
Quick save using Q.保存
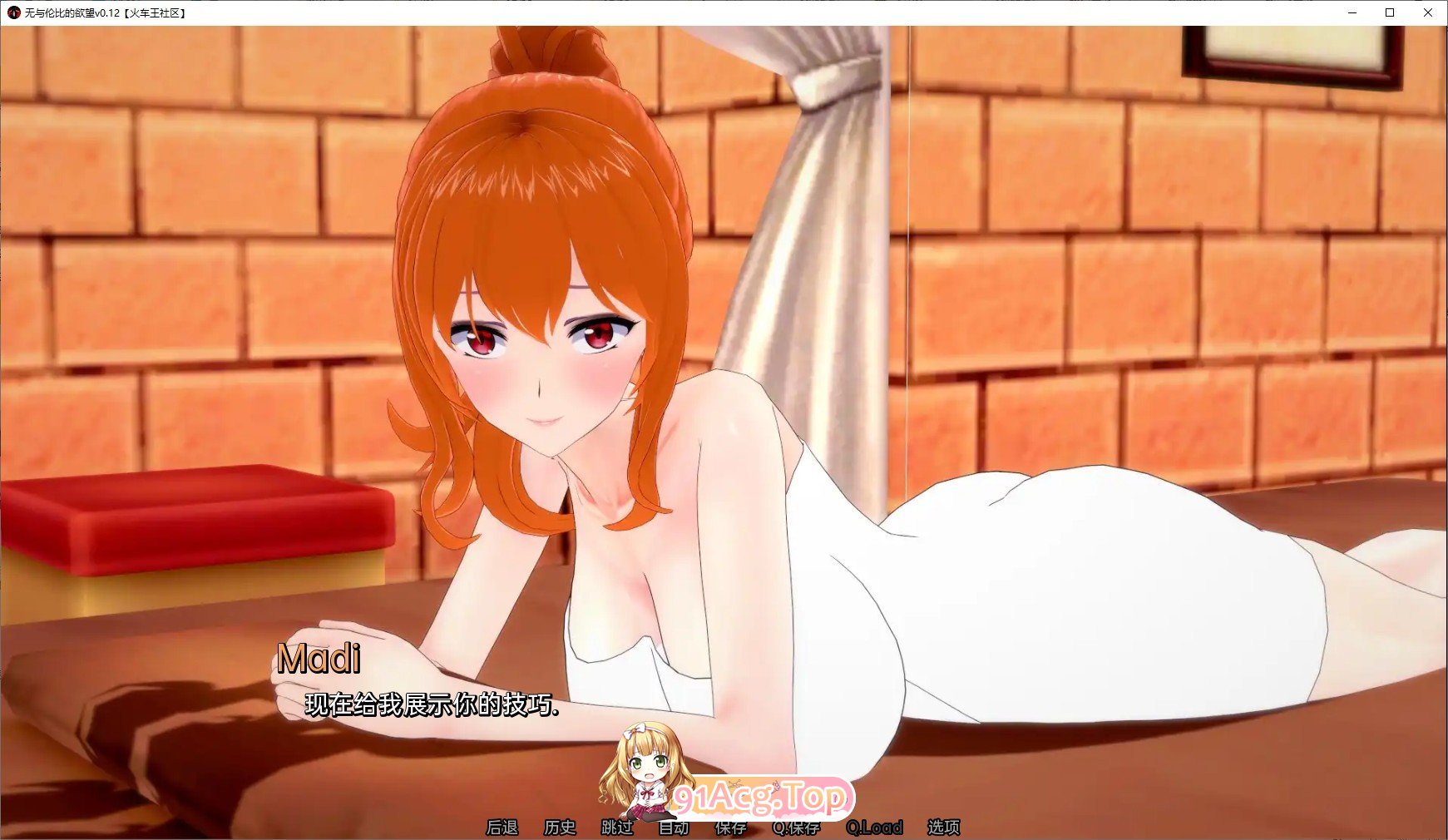coord(796,828)
